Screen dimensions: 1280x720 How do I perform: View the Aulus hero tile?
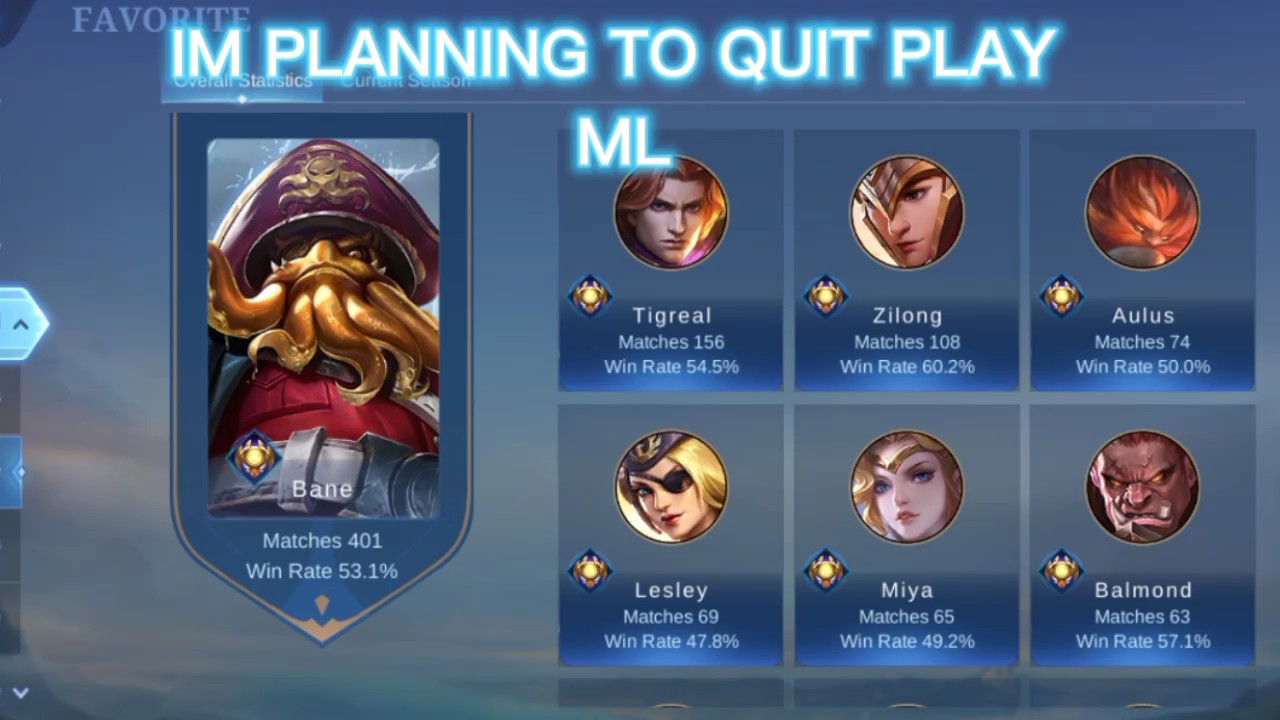(1142, 260)
